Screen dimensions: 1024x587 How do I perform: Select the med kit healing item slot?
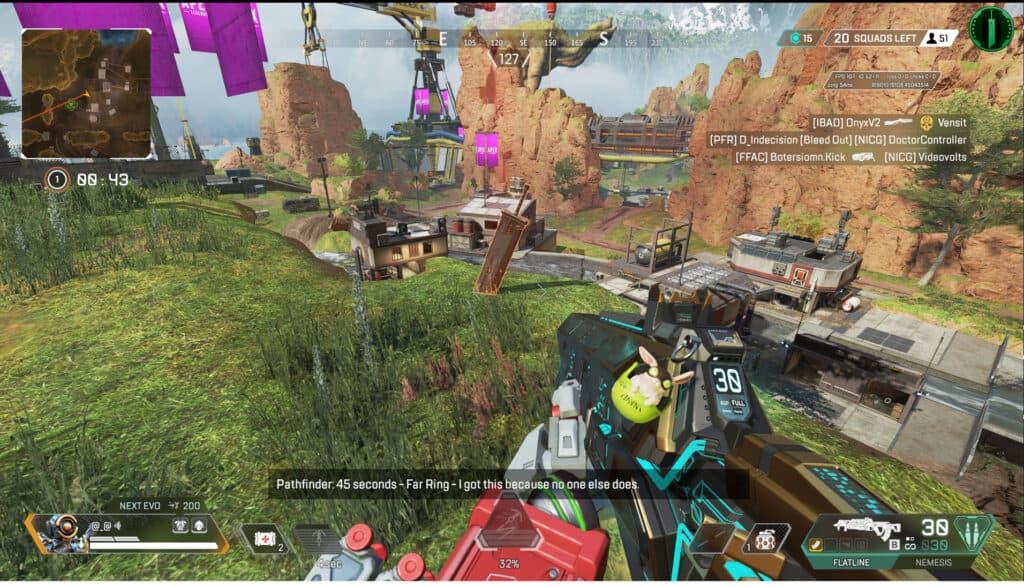coord(267,538)
